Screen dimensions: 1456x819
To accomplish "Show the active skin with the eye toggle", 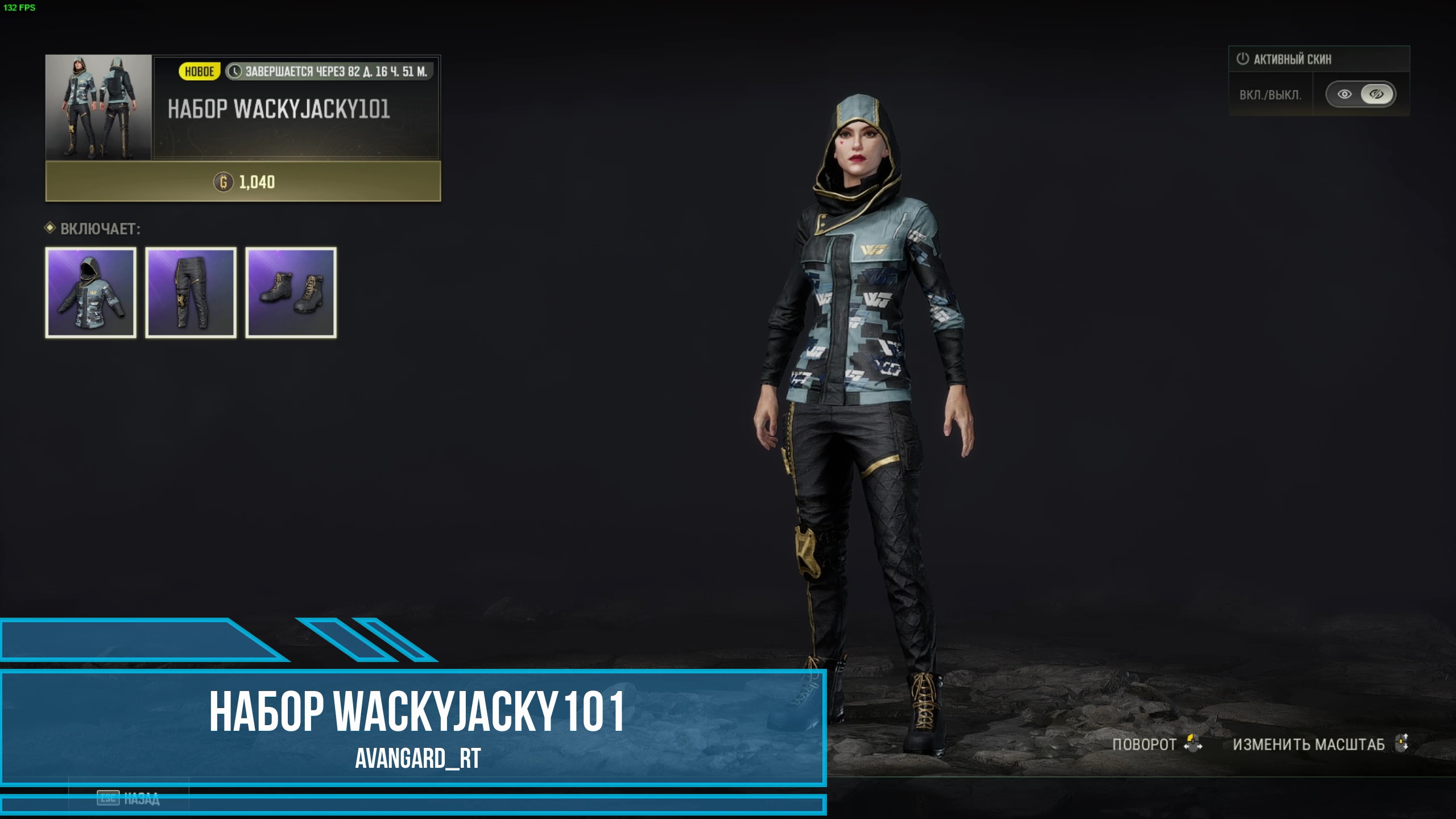I will click(x=1345, y=94).
